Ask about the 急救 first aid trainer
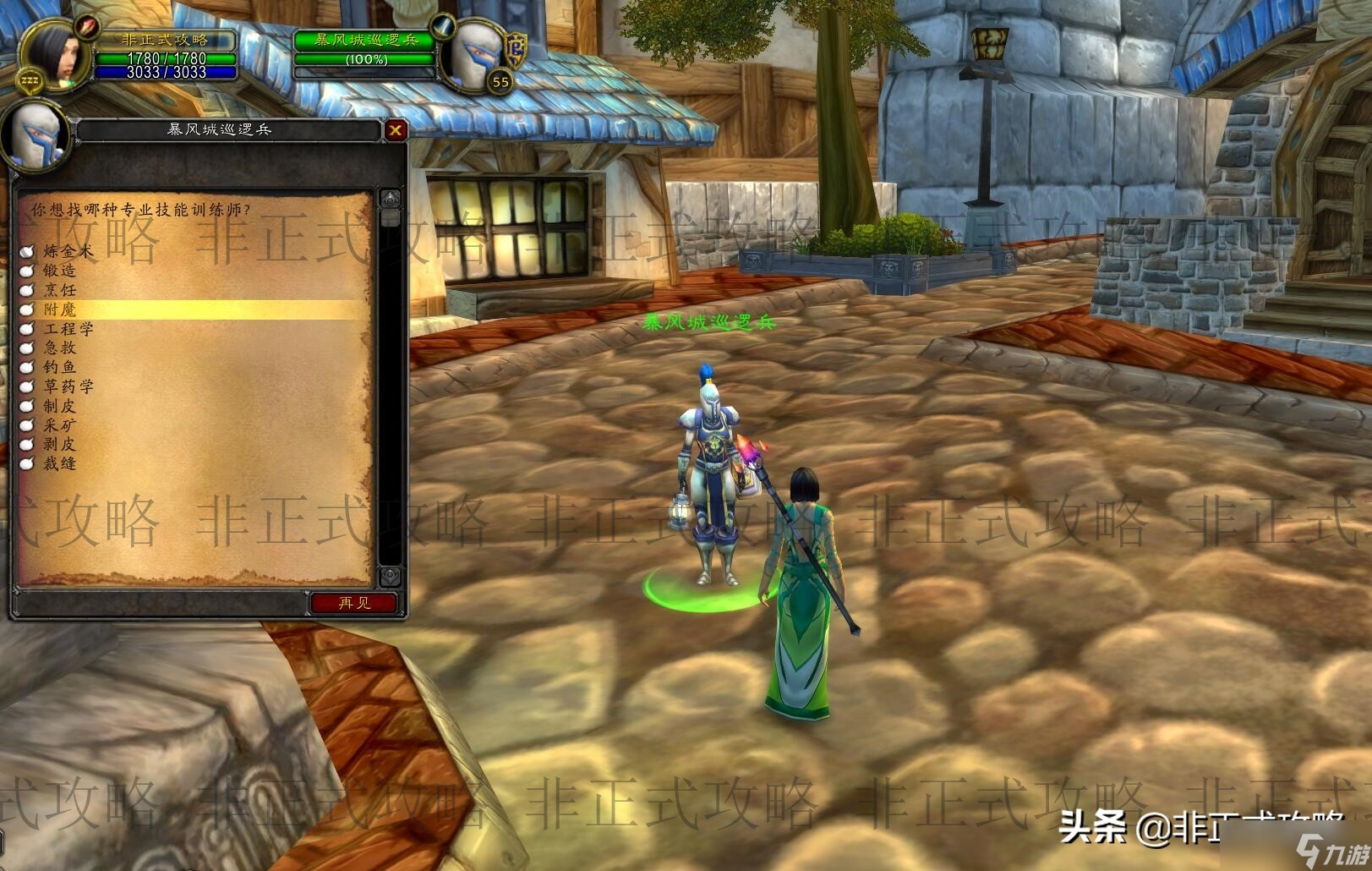1372x871 pixels. click(x=59, y=348)
